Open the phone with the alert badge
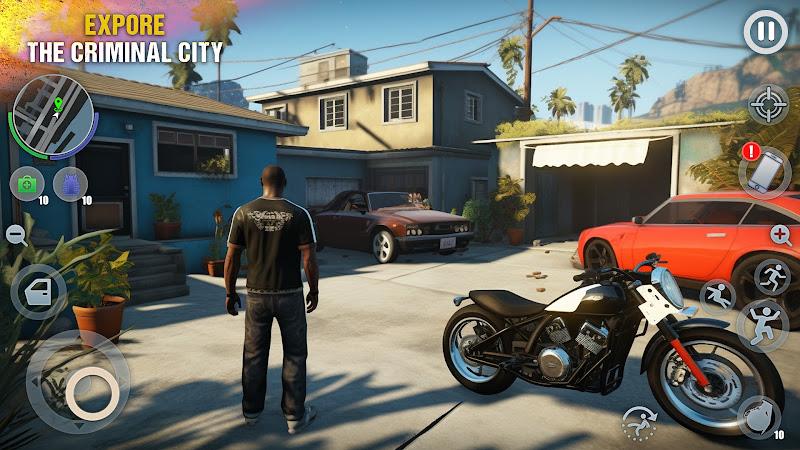800x450 pixels. (x=765, y=172)
